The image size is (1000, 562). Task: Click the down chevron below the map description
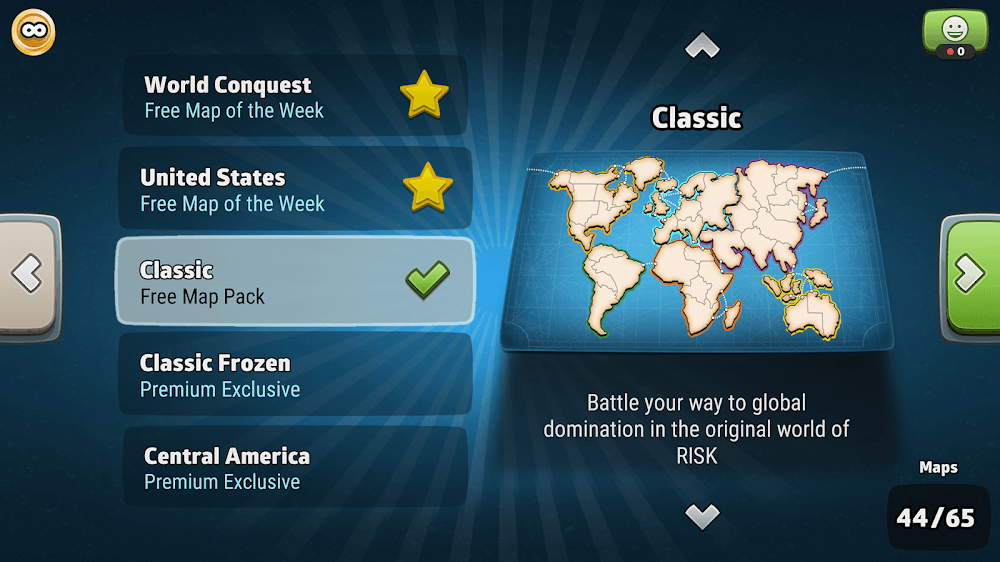pos(702,515)
